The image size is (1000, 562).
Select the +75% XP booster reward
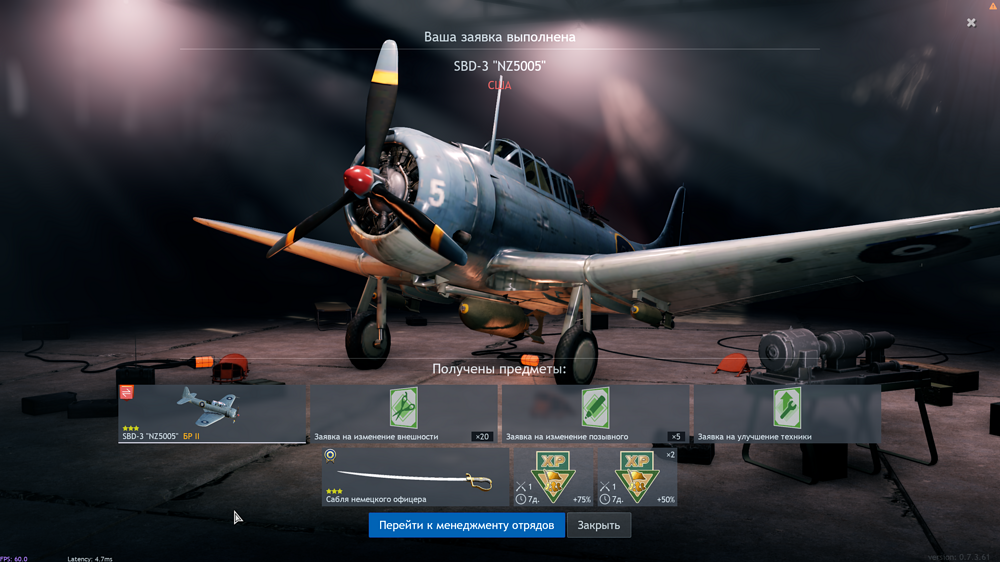552,476
